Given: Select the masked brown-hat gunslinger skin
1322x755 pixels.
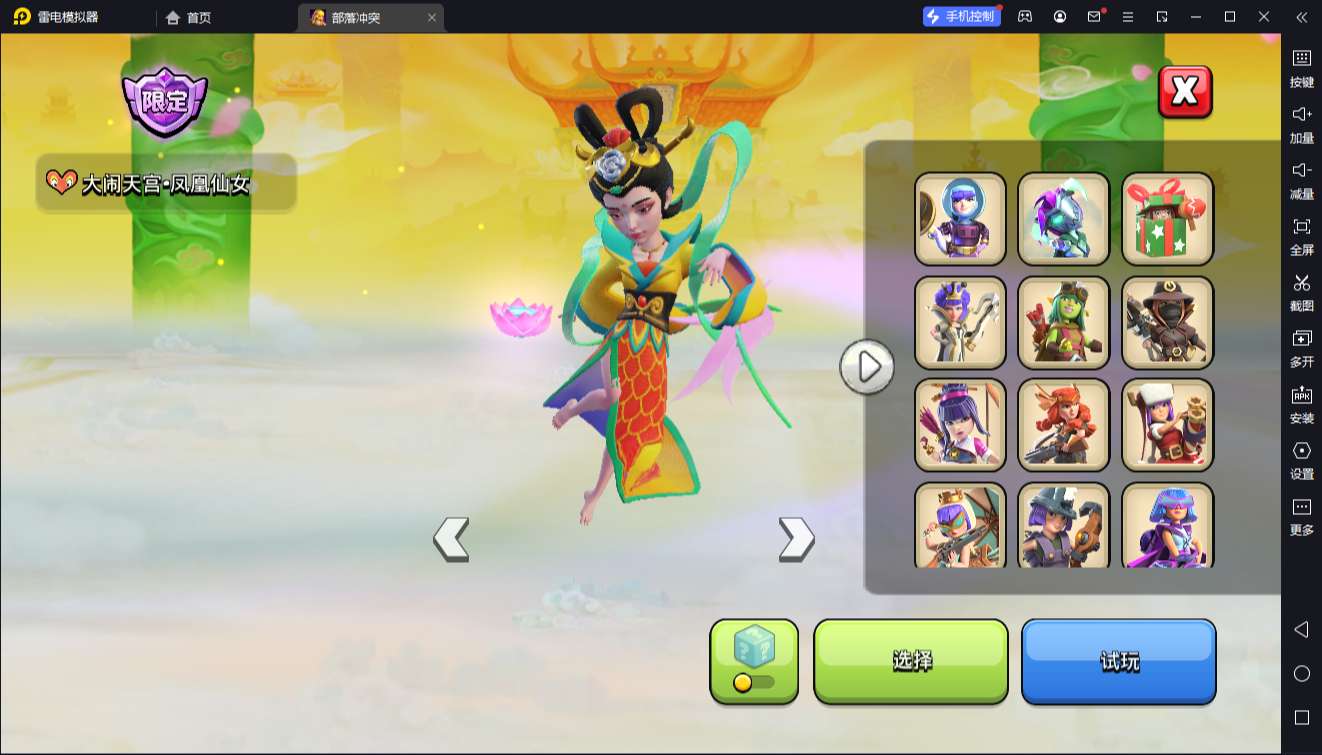Looking at the screenshot, I should pos(1167,322).
